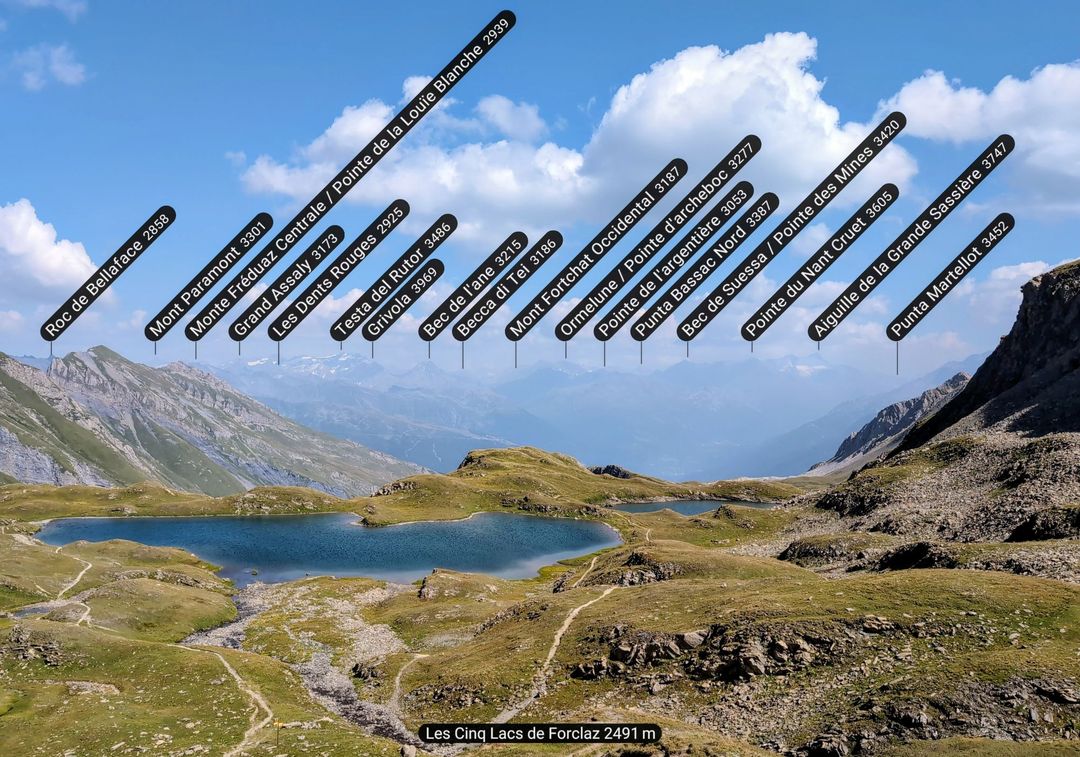Click the Punta Bassac Nord label

click(x=704, y=267)
